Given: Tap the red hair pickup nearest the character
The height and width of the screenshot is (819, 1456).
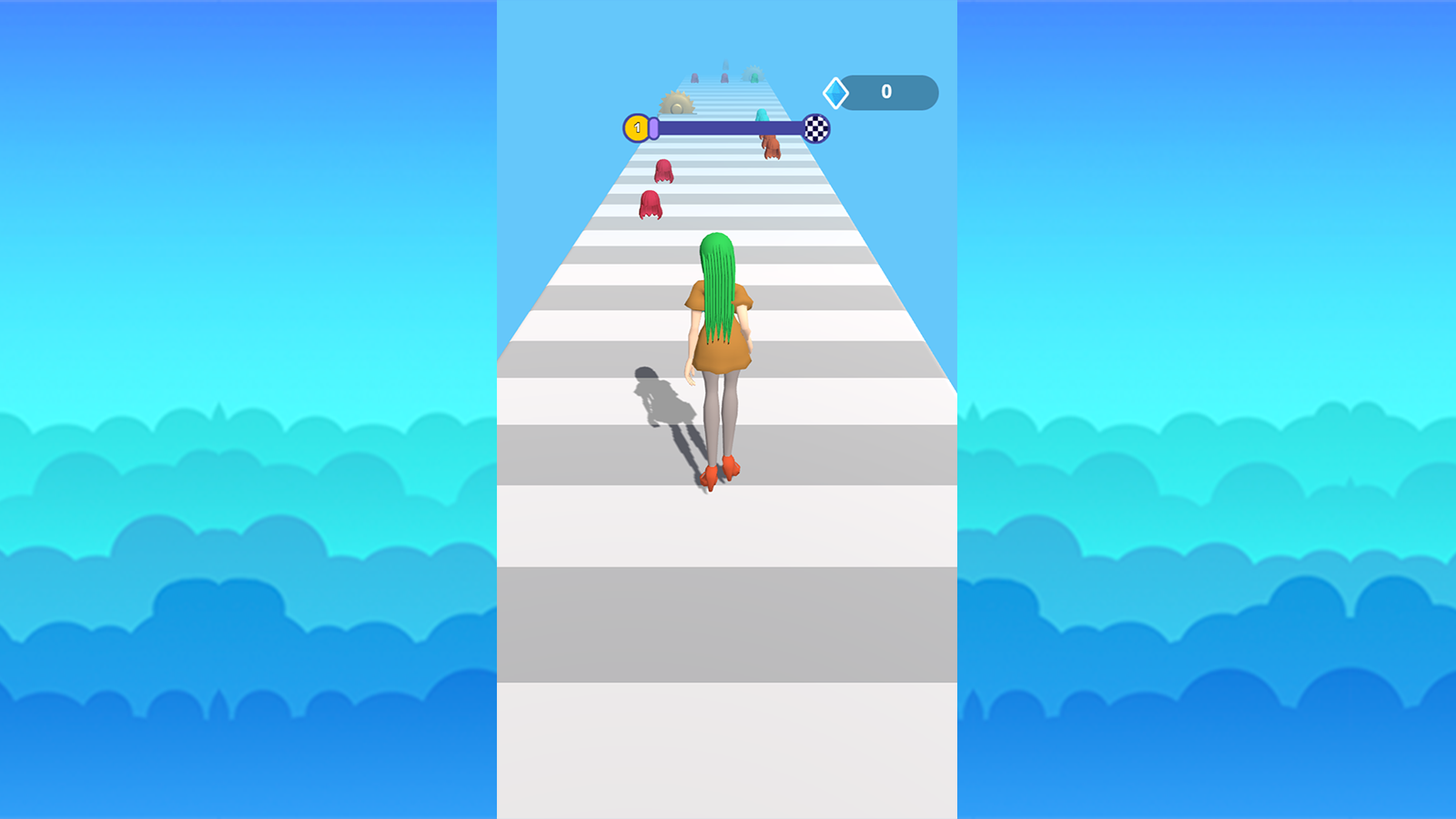Looking at the screenshot, I should 651,204.
